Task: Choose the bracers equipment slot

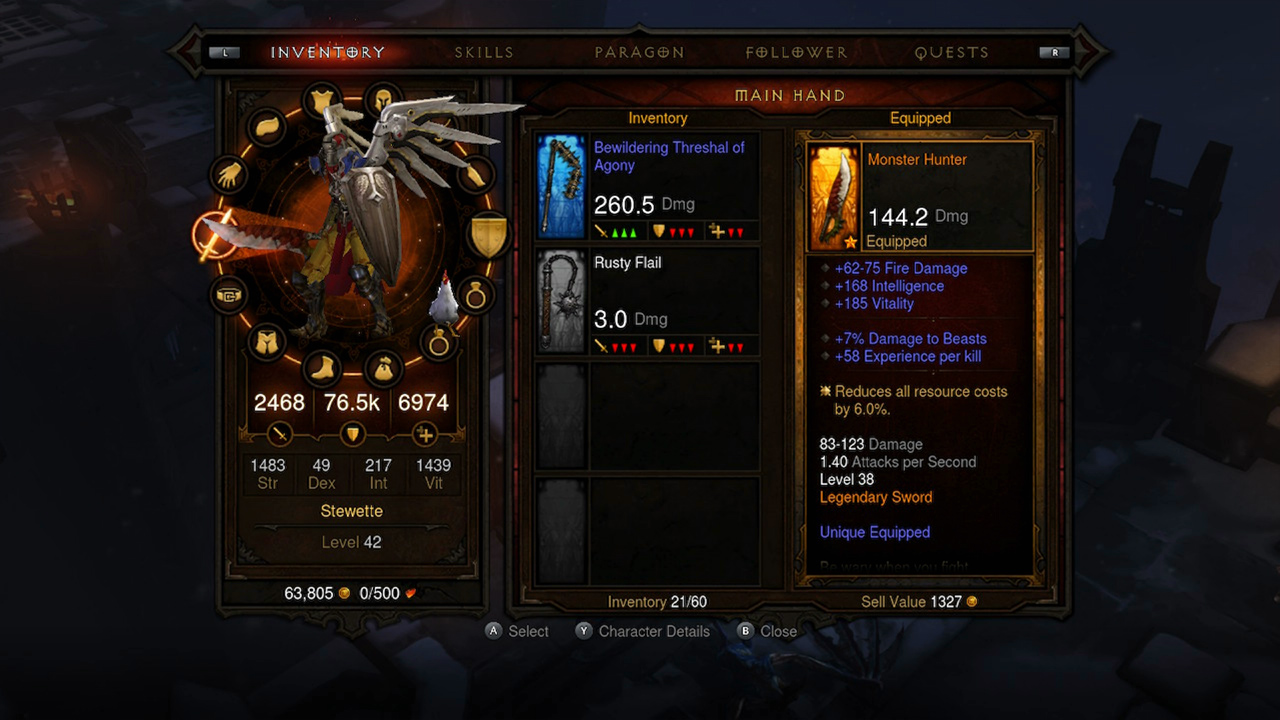Action: click(x=475, y=175)
